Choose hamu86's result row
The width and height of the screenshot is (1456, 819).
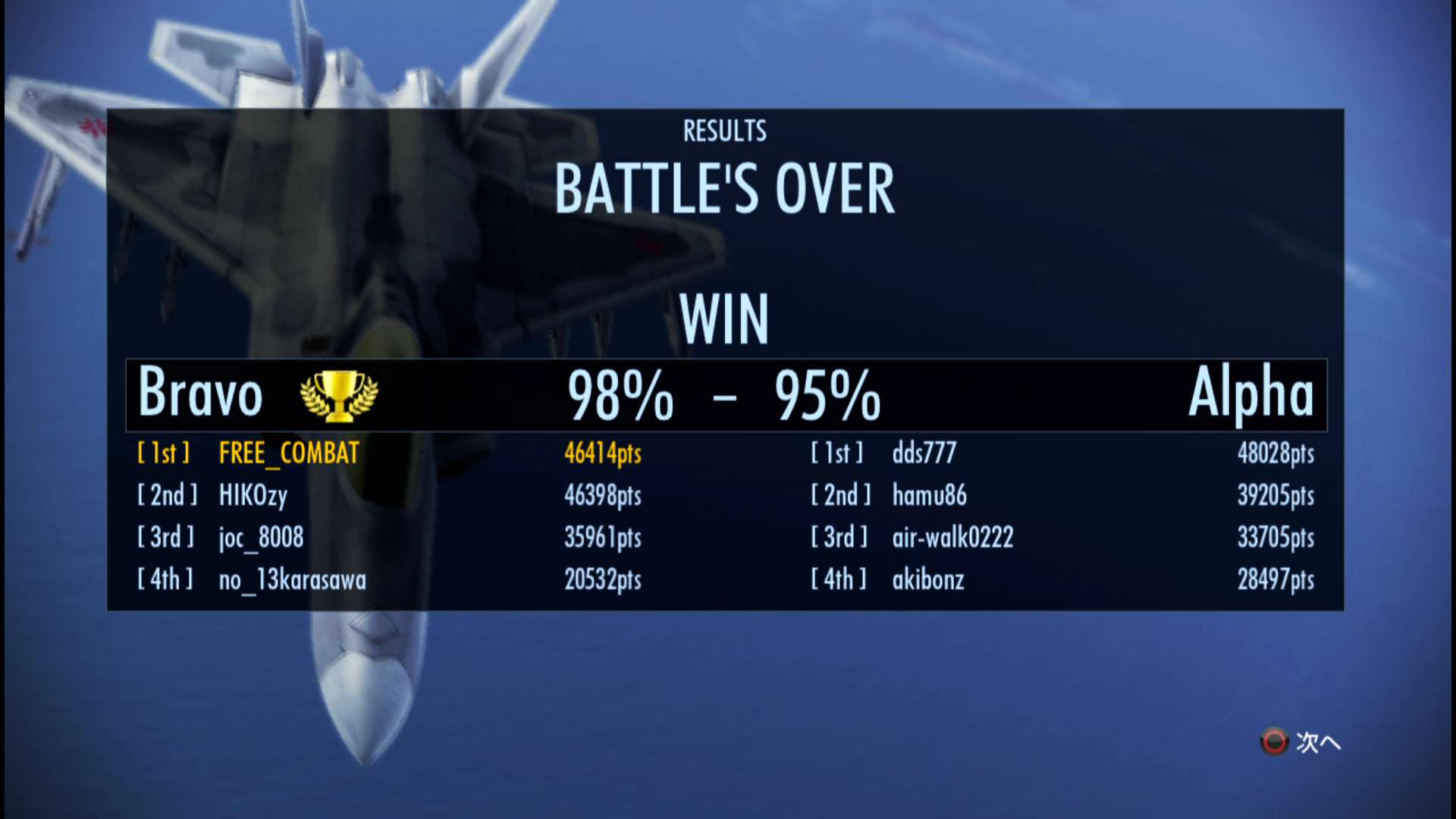[929, 496]
